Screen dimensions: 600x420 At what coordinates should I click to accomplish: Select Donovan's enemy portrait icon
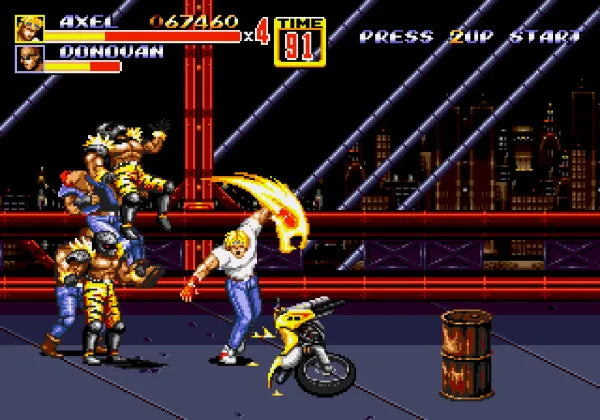pos(29,59)
